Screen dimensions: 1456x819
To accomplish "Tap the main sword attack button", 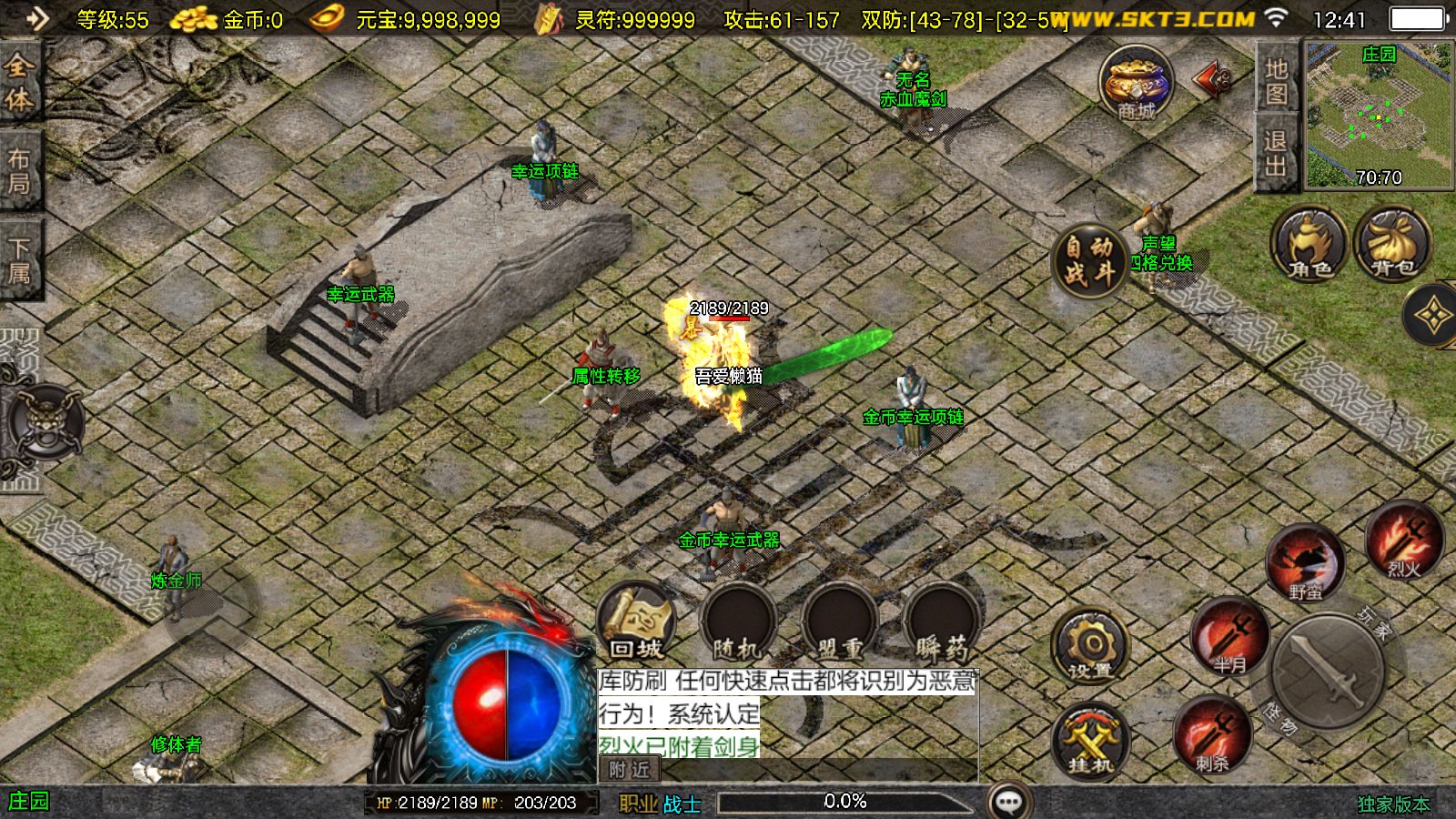I will pyautogui.click(x=1328, y=672).
